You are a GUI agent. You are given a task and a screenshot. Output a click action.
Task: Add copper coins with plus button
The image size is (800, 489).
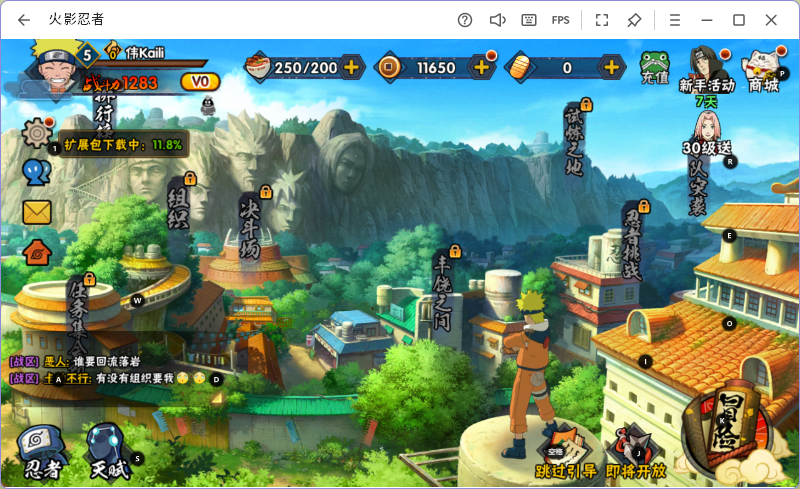[481, 67]
